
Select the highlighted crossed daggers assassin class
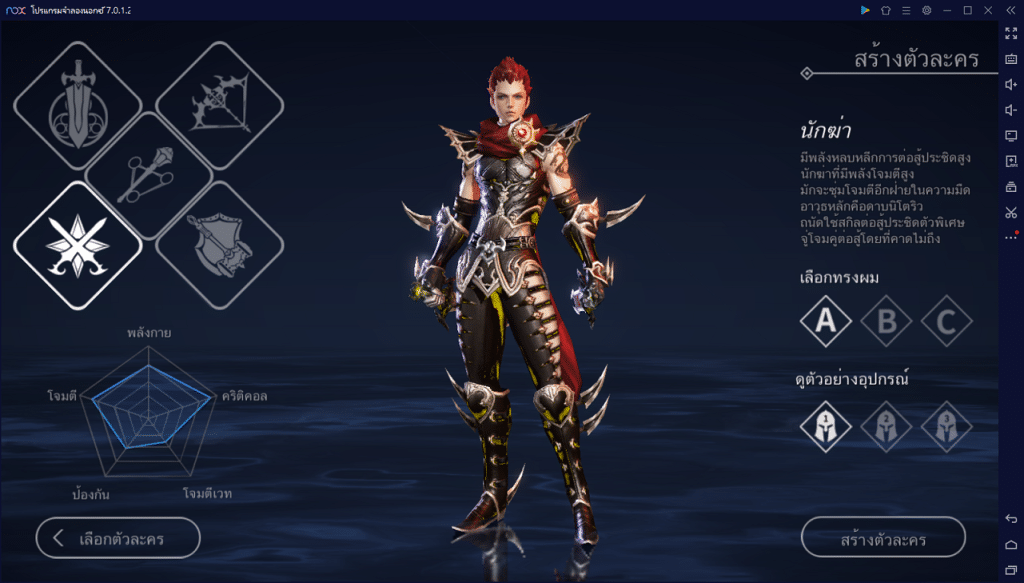tap(77, 245)
